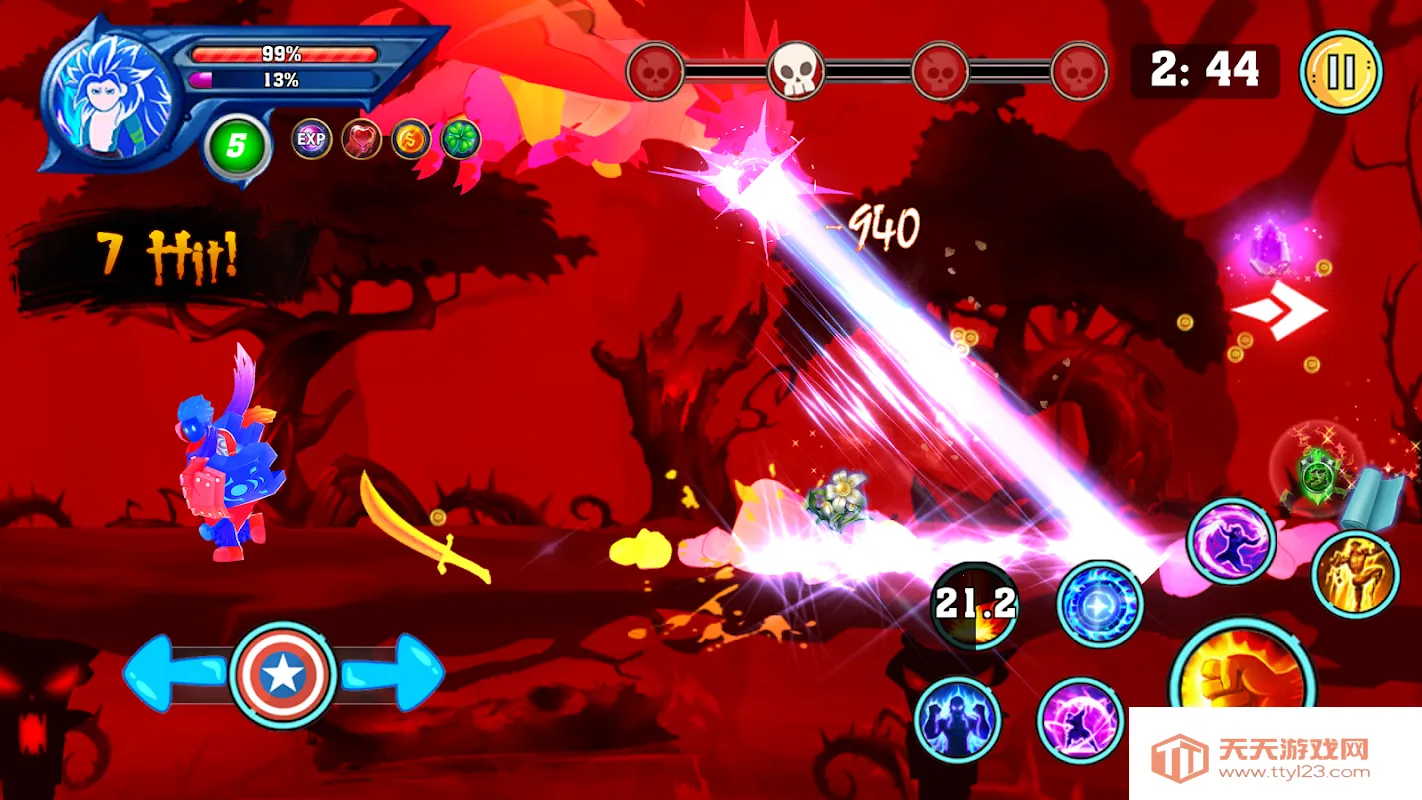The width and height of the screenshot is (1422, 800).
Task: Select the four-leaf clover luck icon
Action: [461, 139]
